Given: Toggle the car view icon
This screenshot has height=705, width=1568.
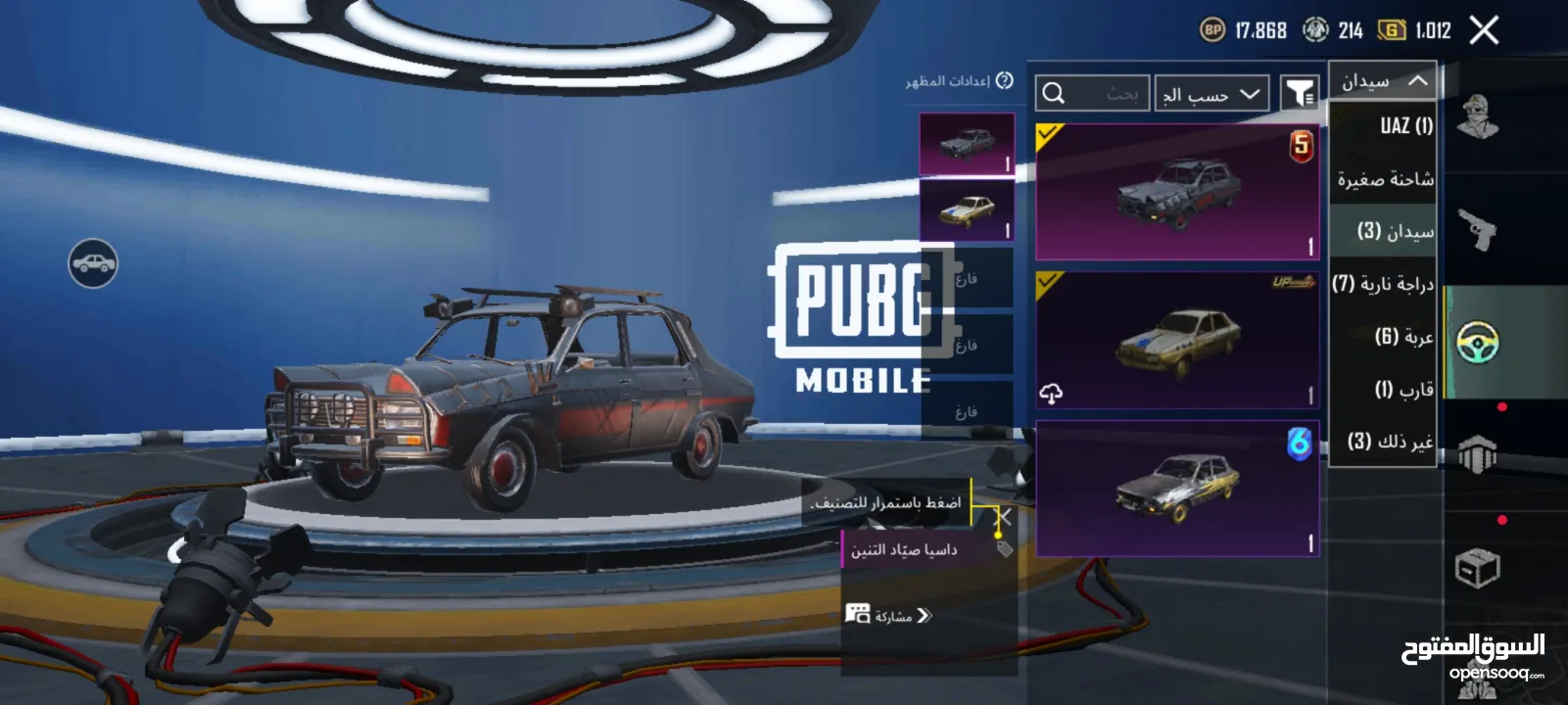Looking at the screenshot, I should point(93,263).
